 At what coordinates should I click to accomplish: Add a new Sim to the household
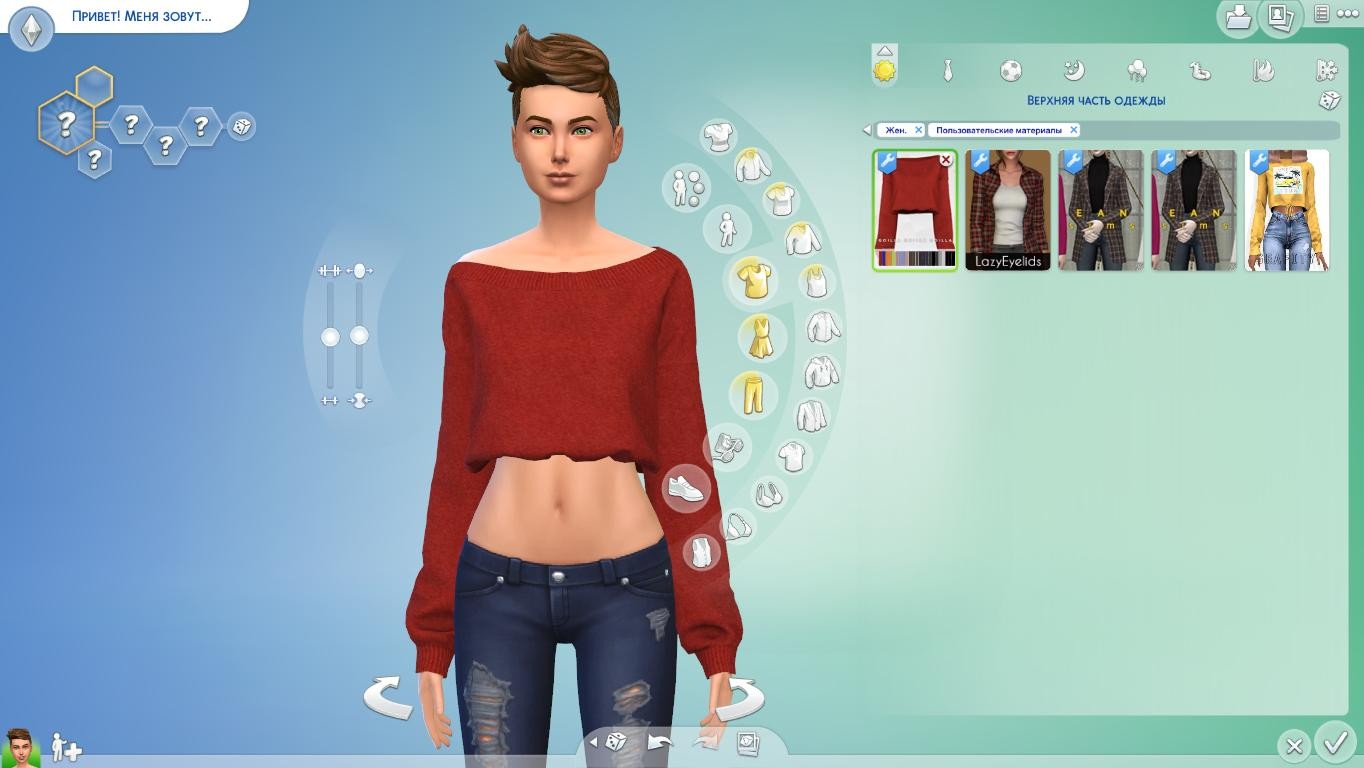pyautogui.click(x=66, y=747)
